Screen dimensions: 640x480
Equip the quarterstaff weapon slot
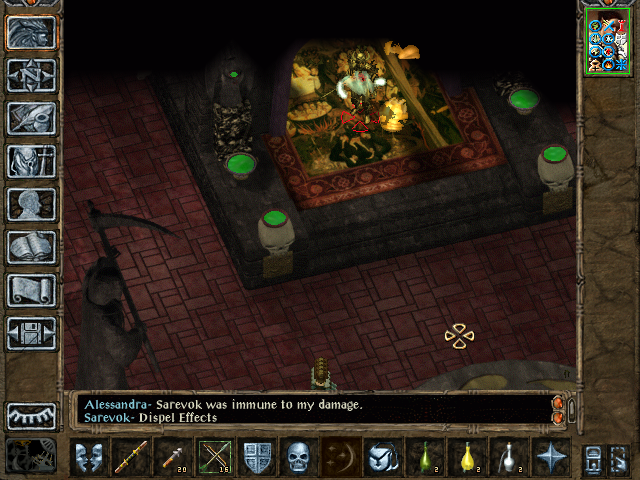(132, 458)
